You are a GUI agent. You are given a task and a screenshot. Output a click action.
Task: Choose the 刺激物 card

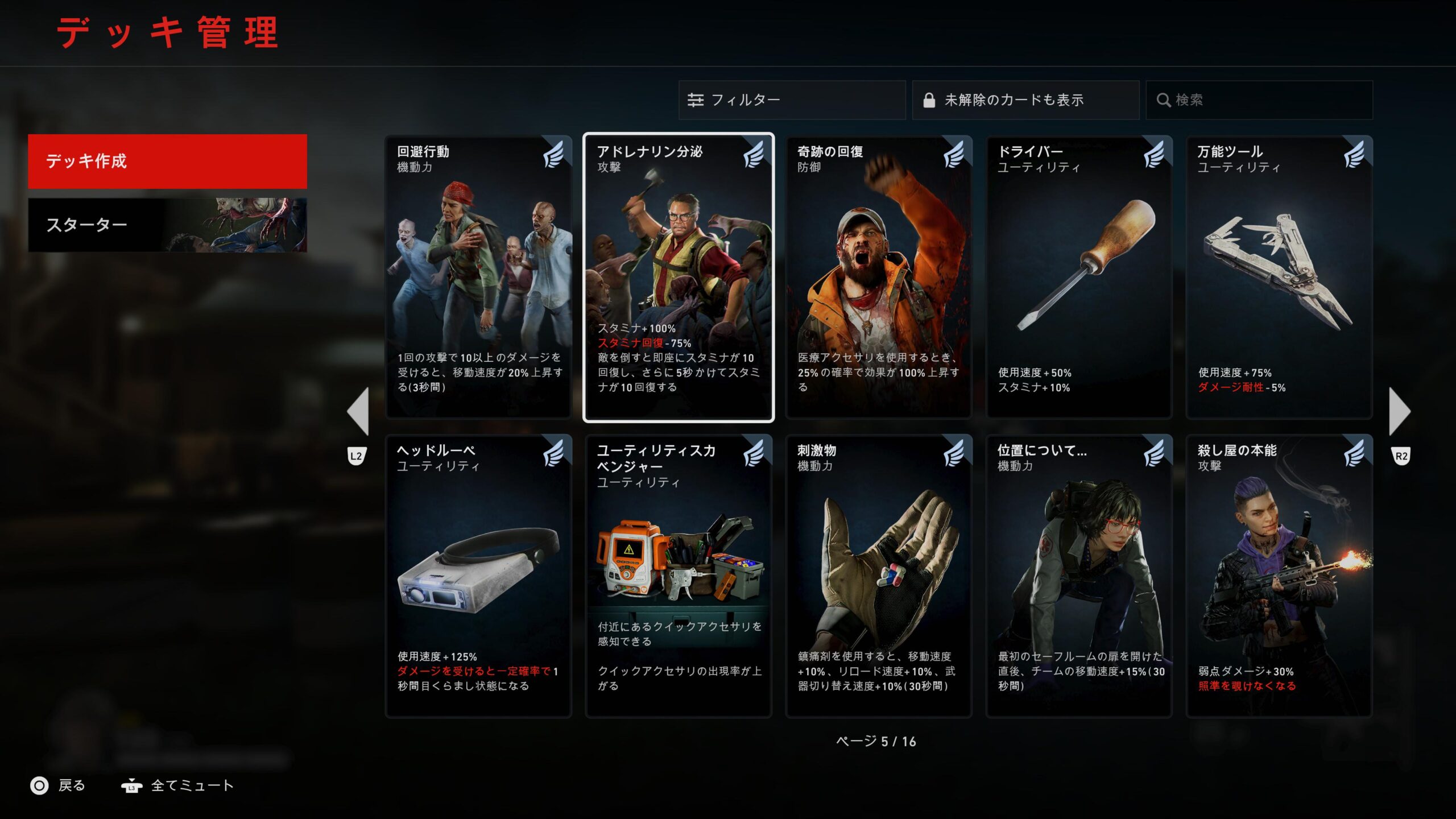[x=879, y=576]
